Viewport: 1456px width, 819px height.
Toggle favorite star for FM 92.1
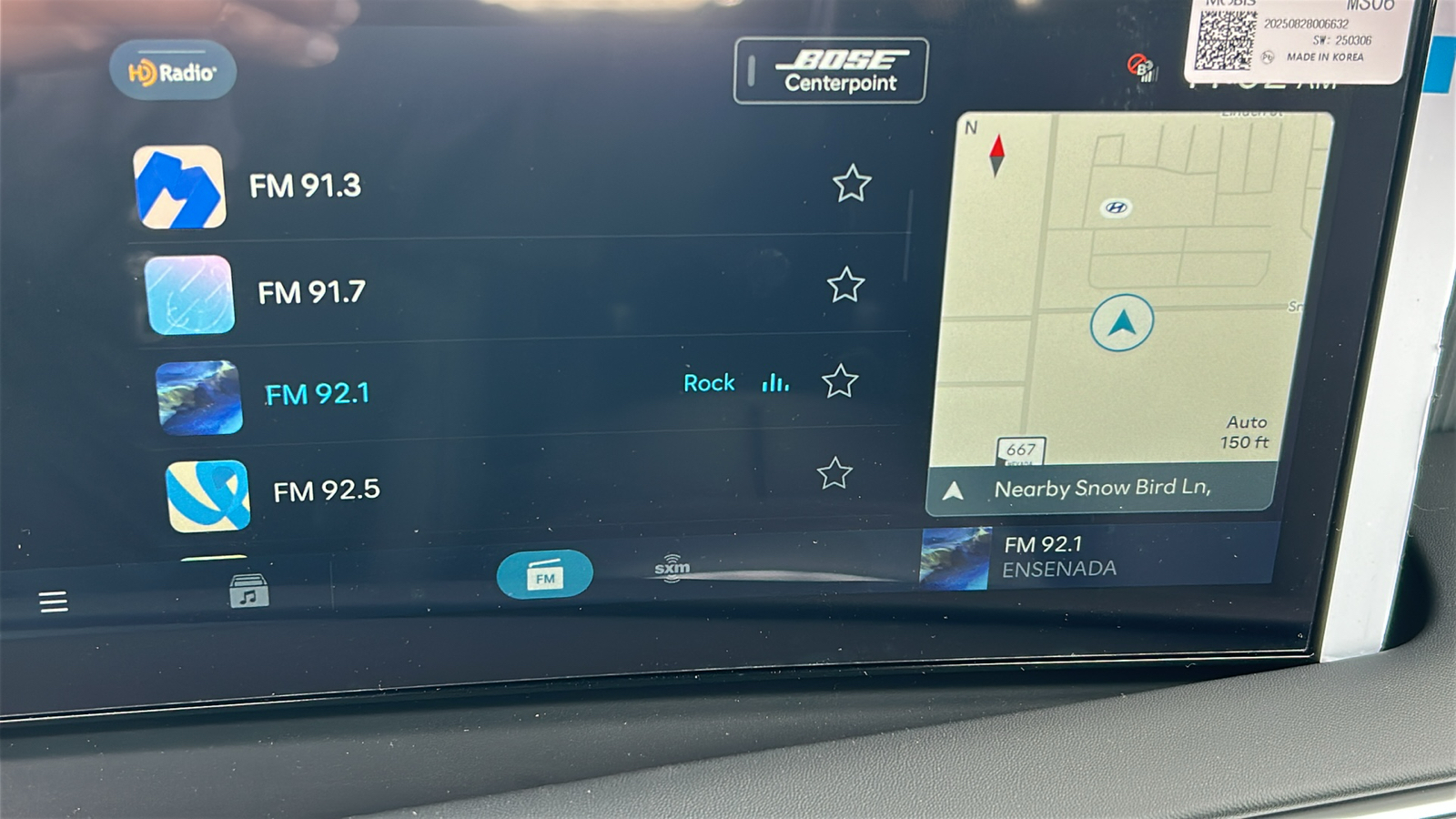840,381
